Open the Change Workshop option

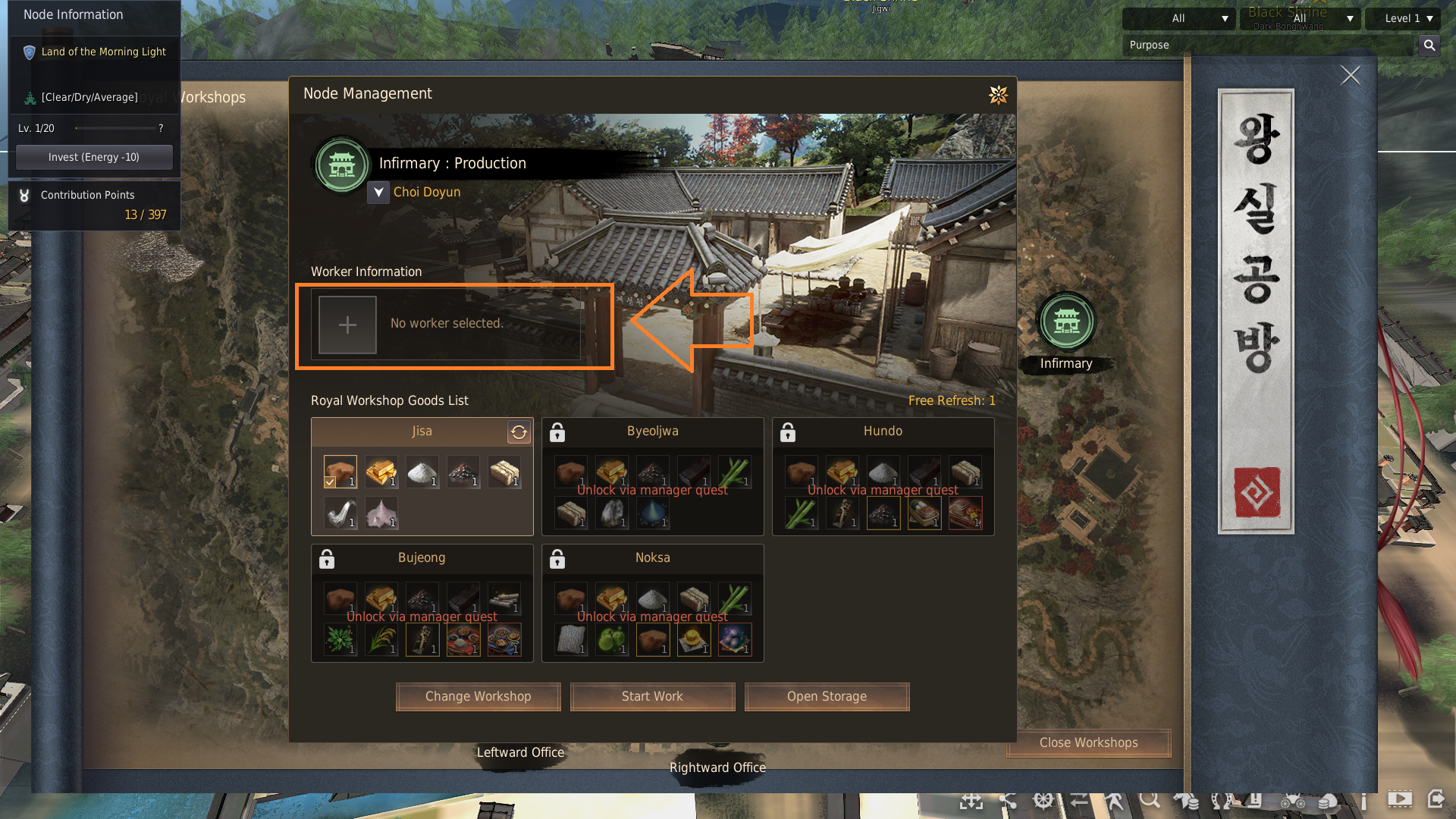[478, 696]
